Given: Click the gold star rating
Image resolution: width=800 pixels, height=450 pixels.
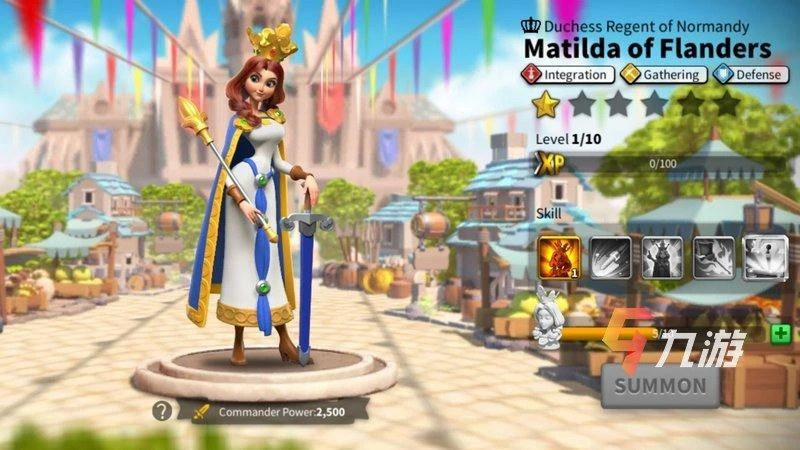Looking at the screenshot, I should click(x=545, y=103).
